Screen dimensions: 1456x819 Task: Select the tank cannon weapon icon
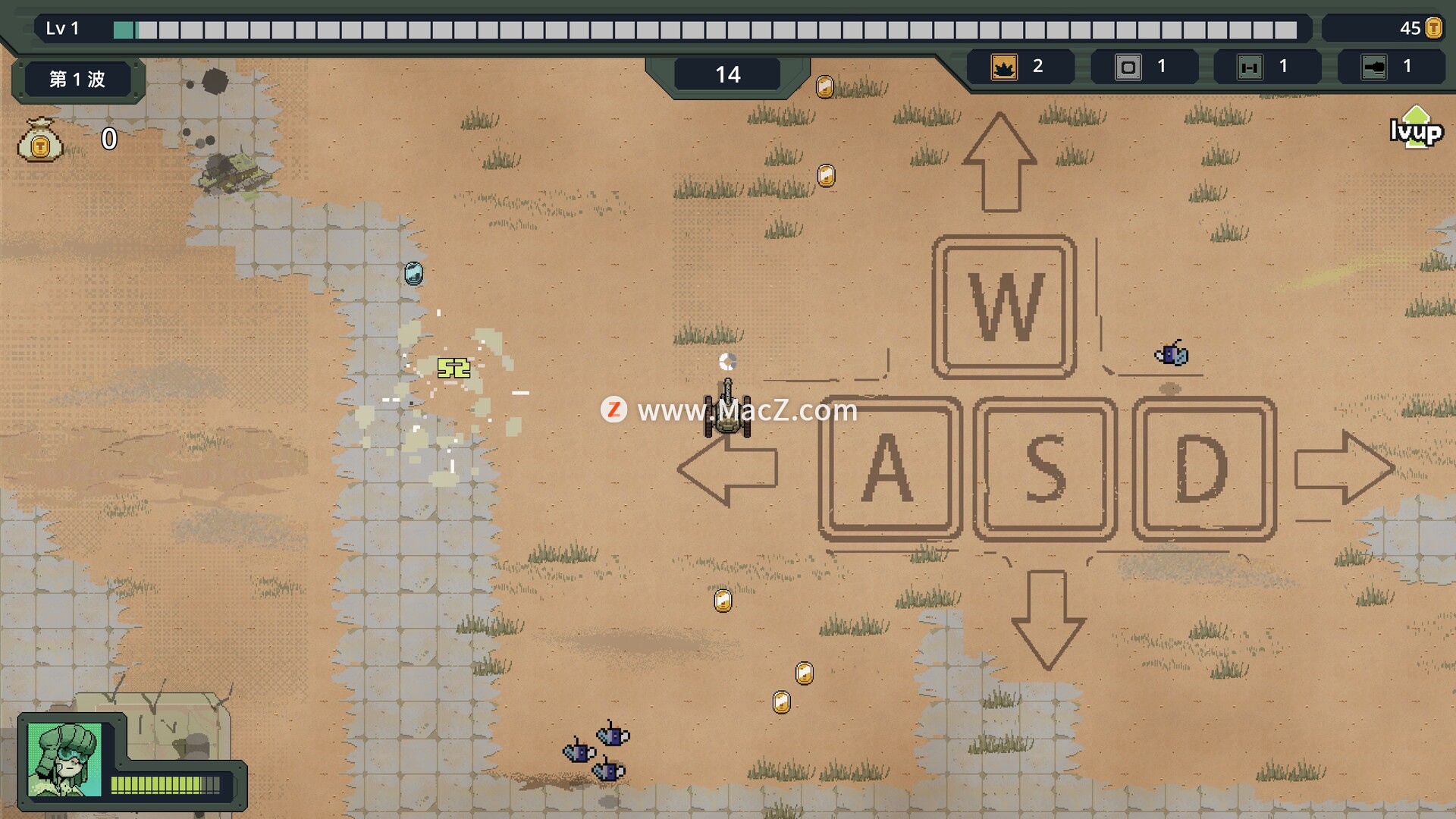(x=1373, y=67)
